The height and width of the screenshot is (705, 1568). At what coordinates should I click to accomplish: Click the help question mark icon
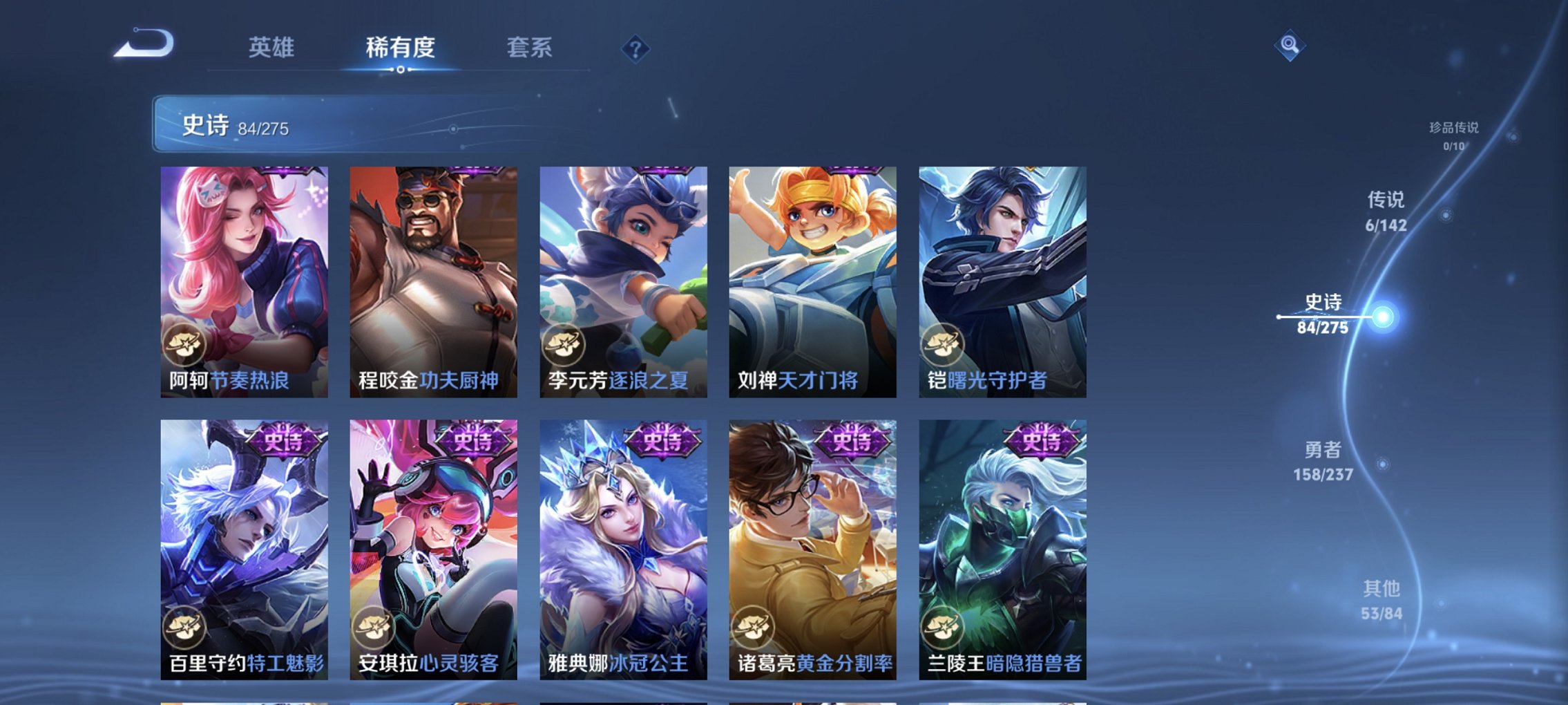click(635, 48)
